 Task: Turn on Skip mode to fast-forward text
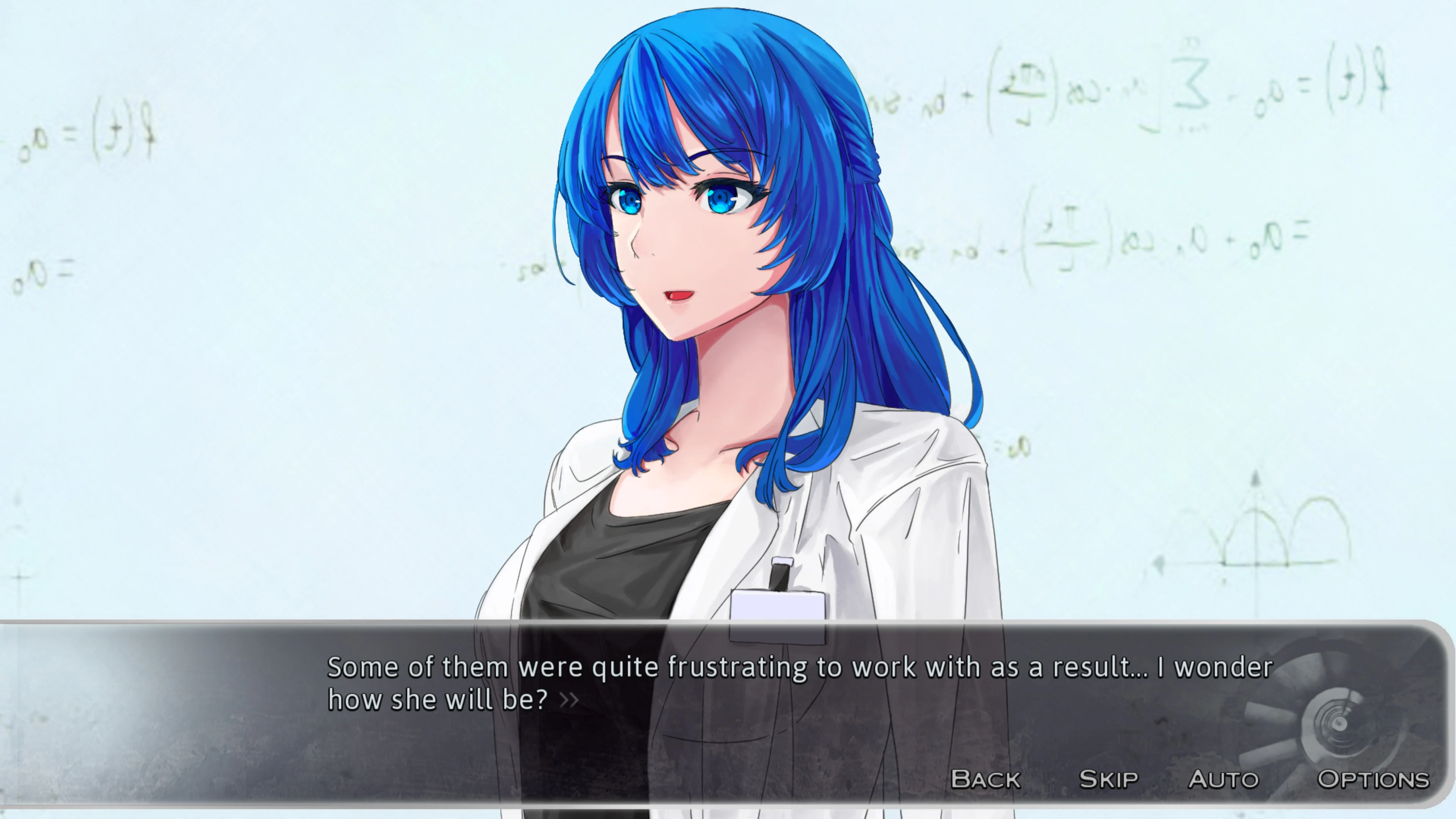(1108, 779)
